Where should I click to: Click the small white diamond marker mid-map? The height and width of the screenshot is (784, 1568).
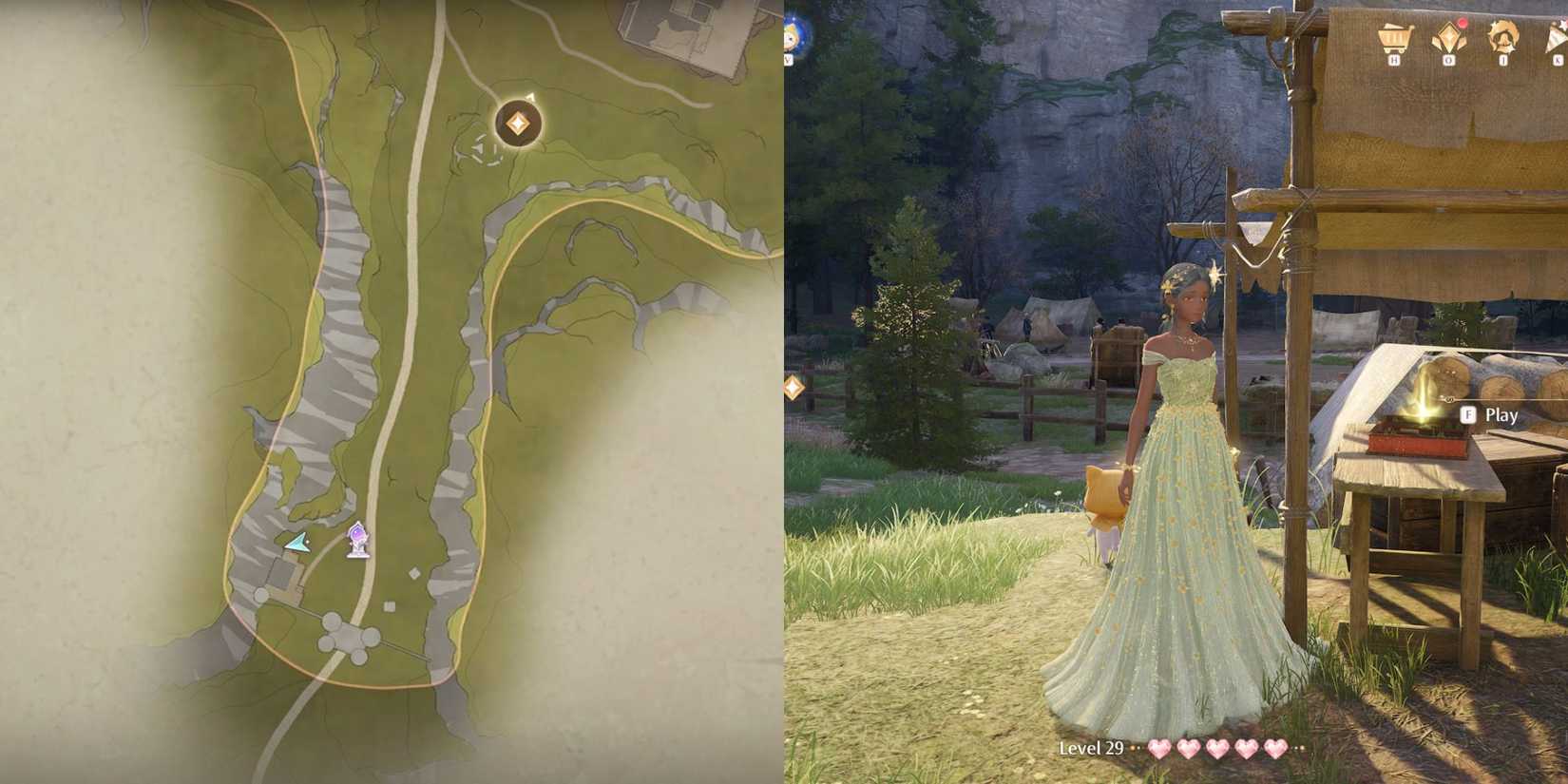[414, 570]
